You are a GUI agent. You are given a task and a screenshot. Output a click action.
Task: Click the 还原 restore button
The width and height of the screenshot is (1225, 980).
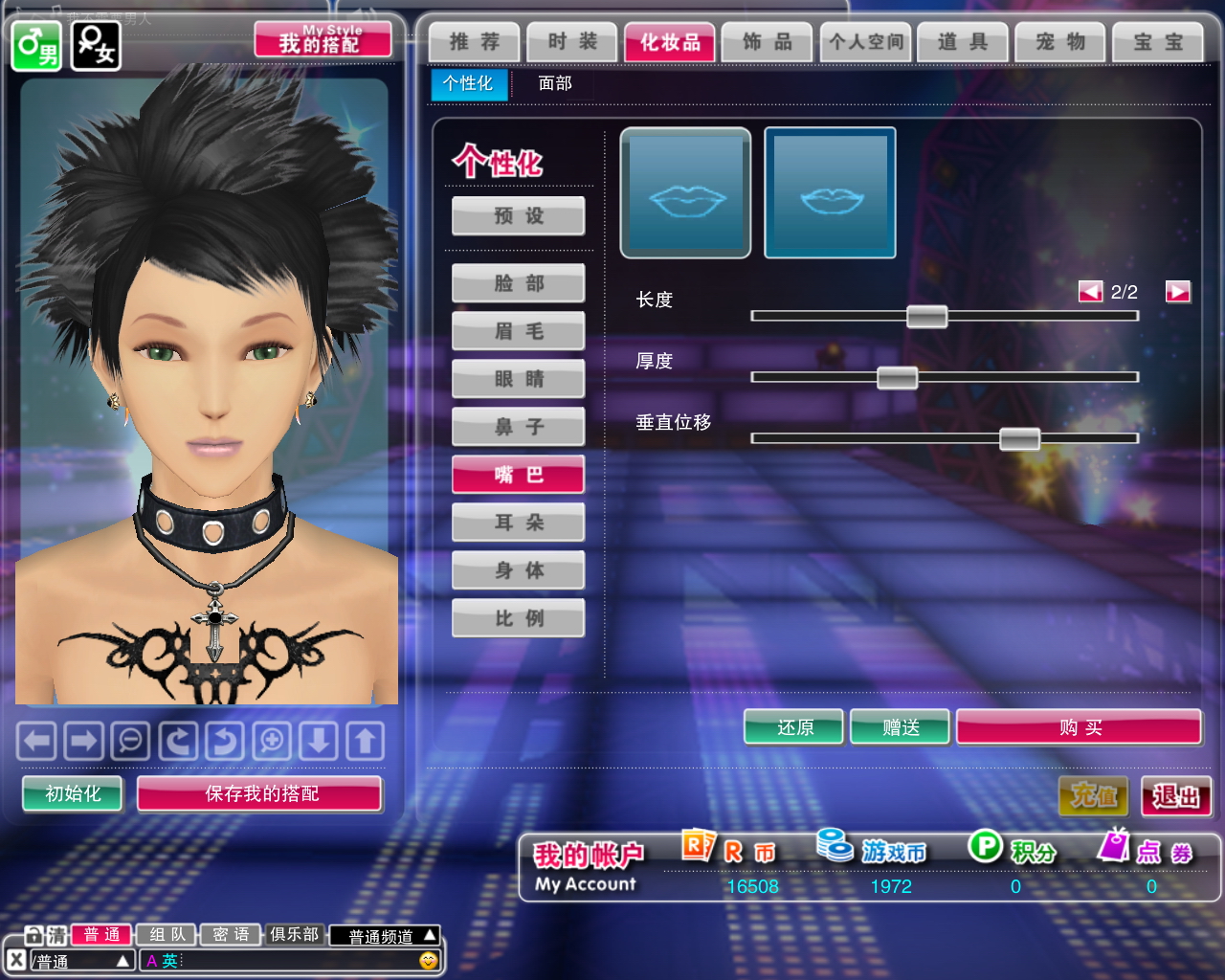point(794,727)
